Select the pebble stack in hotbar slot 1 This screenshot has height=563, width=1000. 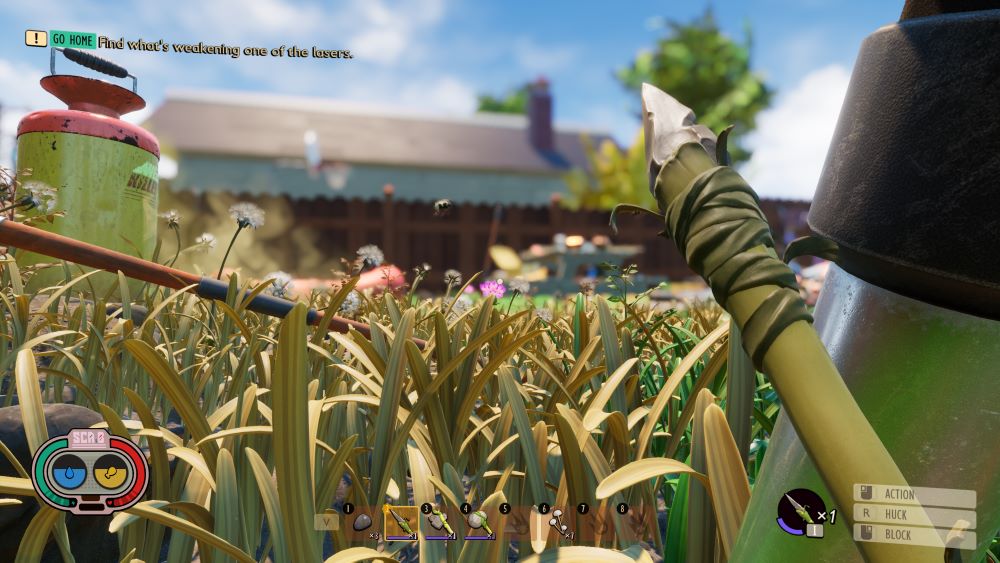coord(362,522)
